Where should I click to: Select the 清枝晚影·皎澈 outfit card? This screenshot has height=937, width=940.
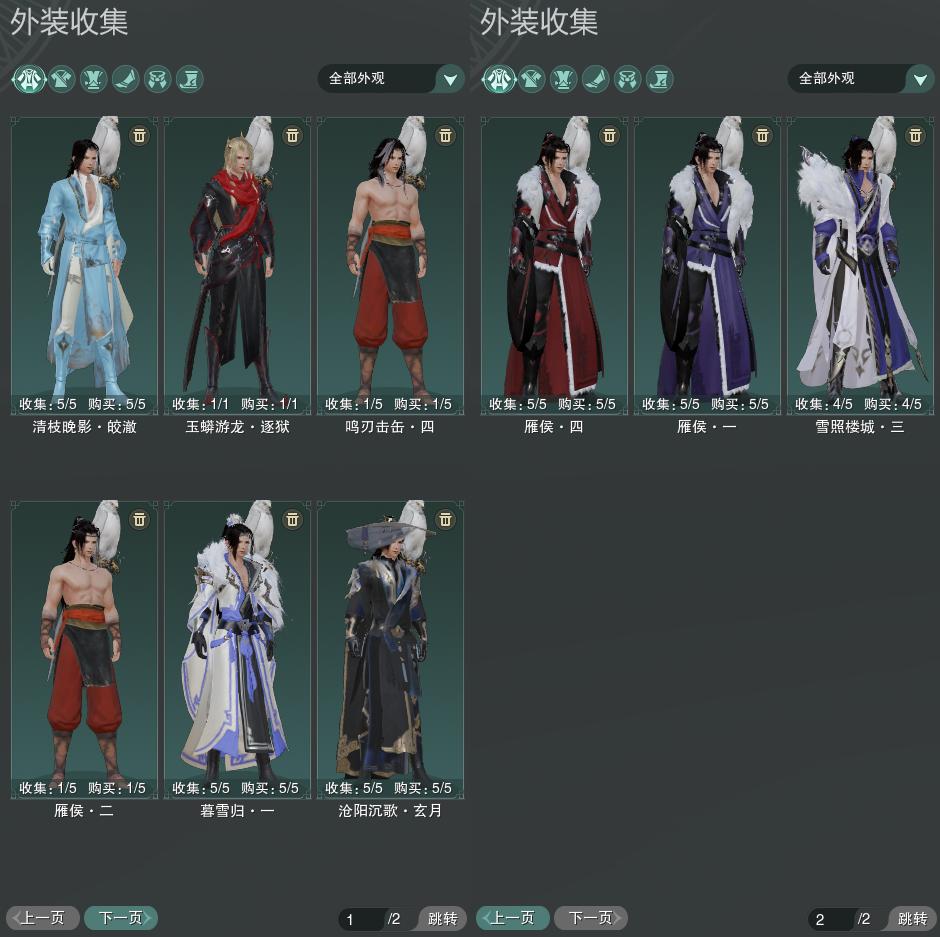[84, 260]
